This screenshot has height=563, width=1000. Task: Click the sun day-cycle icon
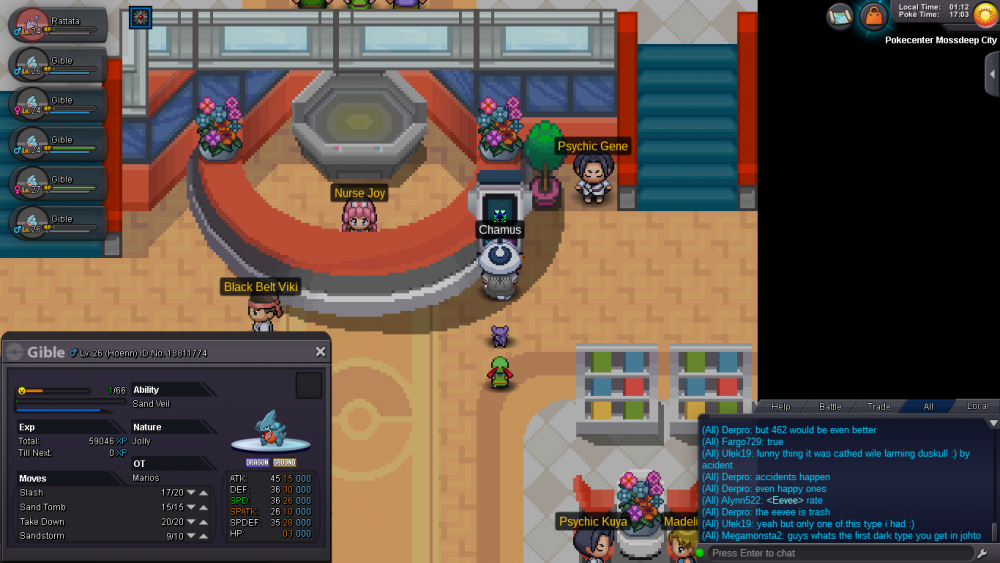(984, 16)
